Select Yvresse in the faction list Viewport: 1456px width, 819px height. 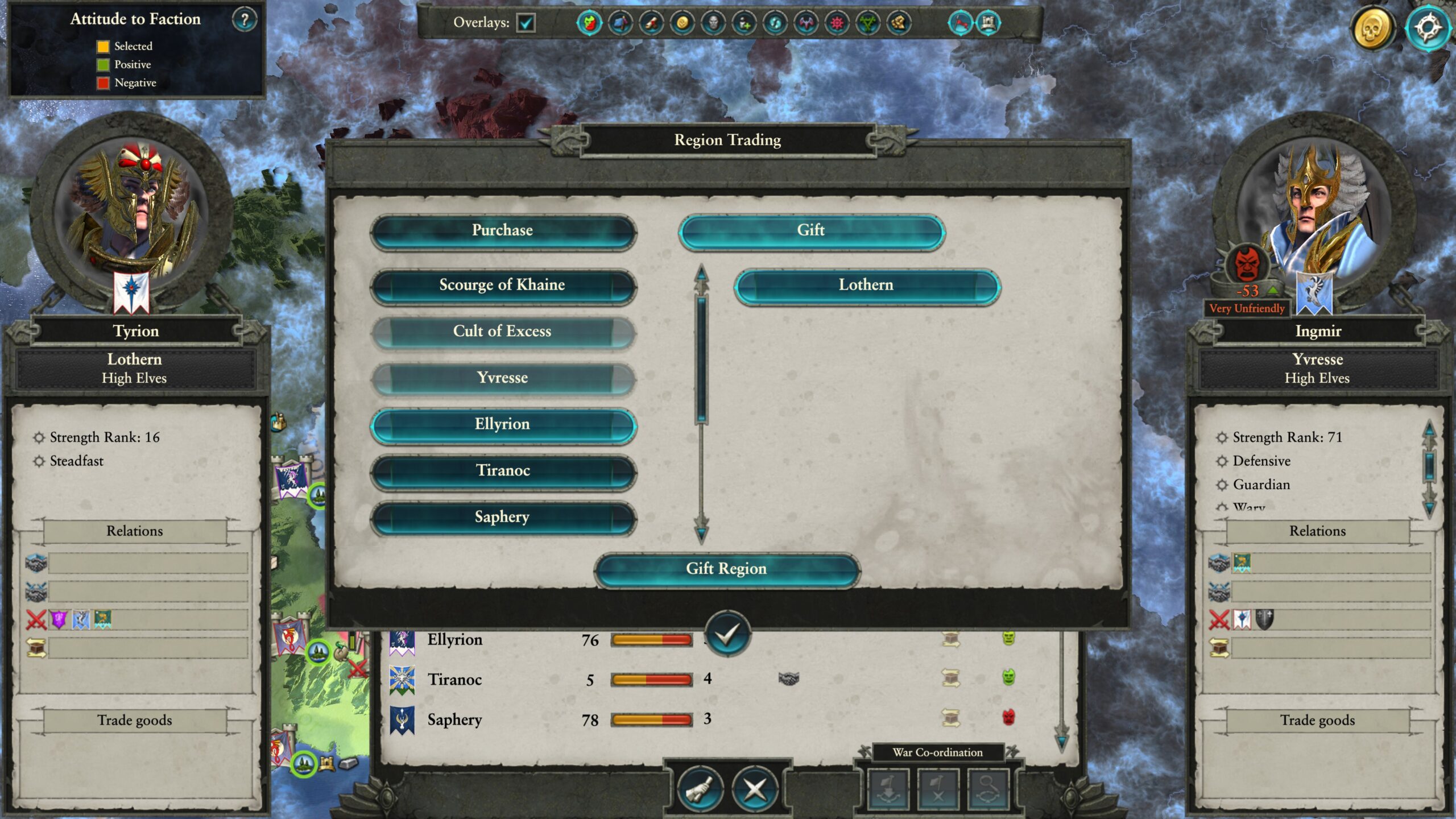(x=503, y=379)
